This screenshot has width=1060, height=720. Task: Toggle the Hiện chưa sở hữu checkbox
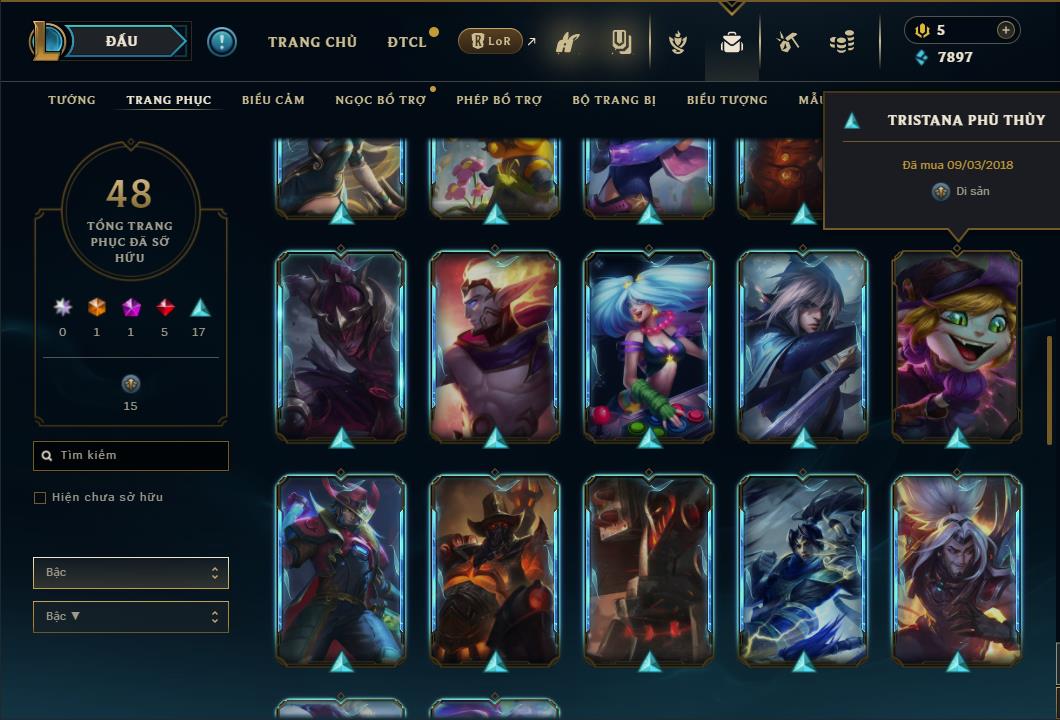click(40, 498)
